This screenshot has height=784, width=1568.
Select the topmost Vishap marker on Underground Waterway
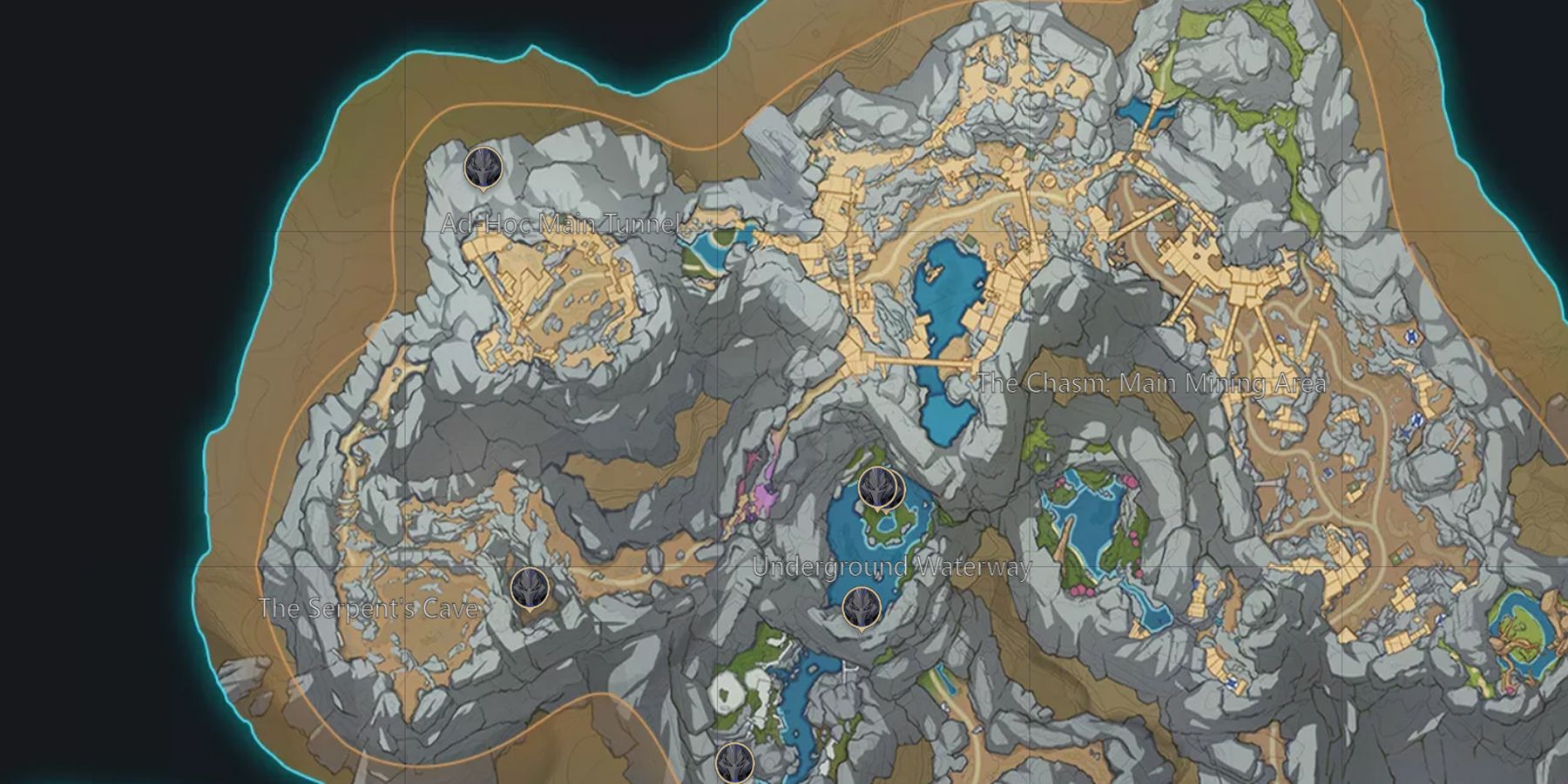(877, 488)
